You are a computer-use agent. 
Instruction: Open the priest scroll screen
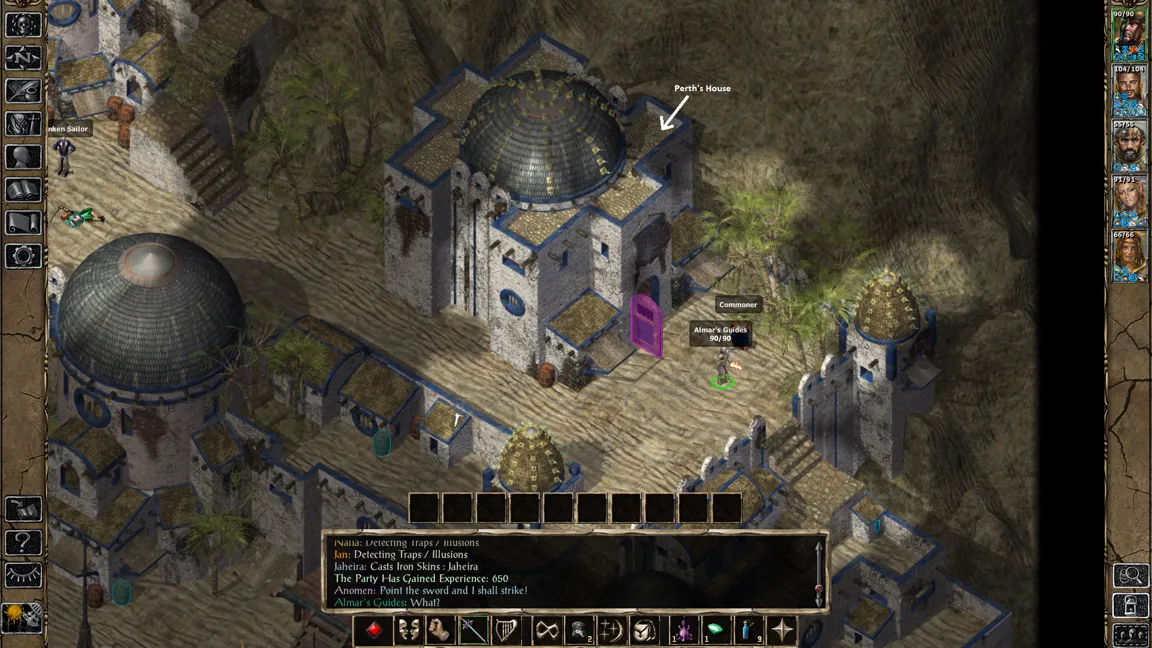click(23, 223)
